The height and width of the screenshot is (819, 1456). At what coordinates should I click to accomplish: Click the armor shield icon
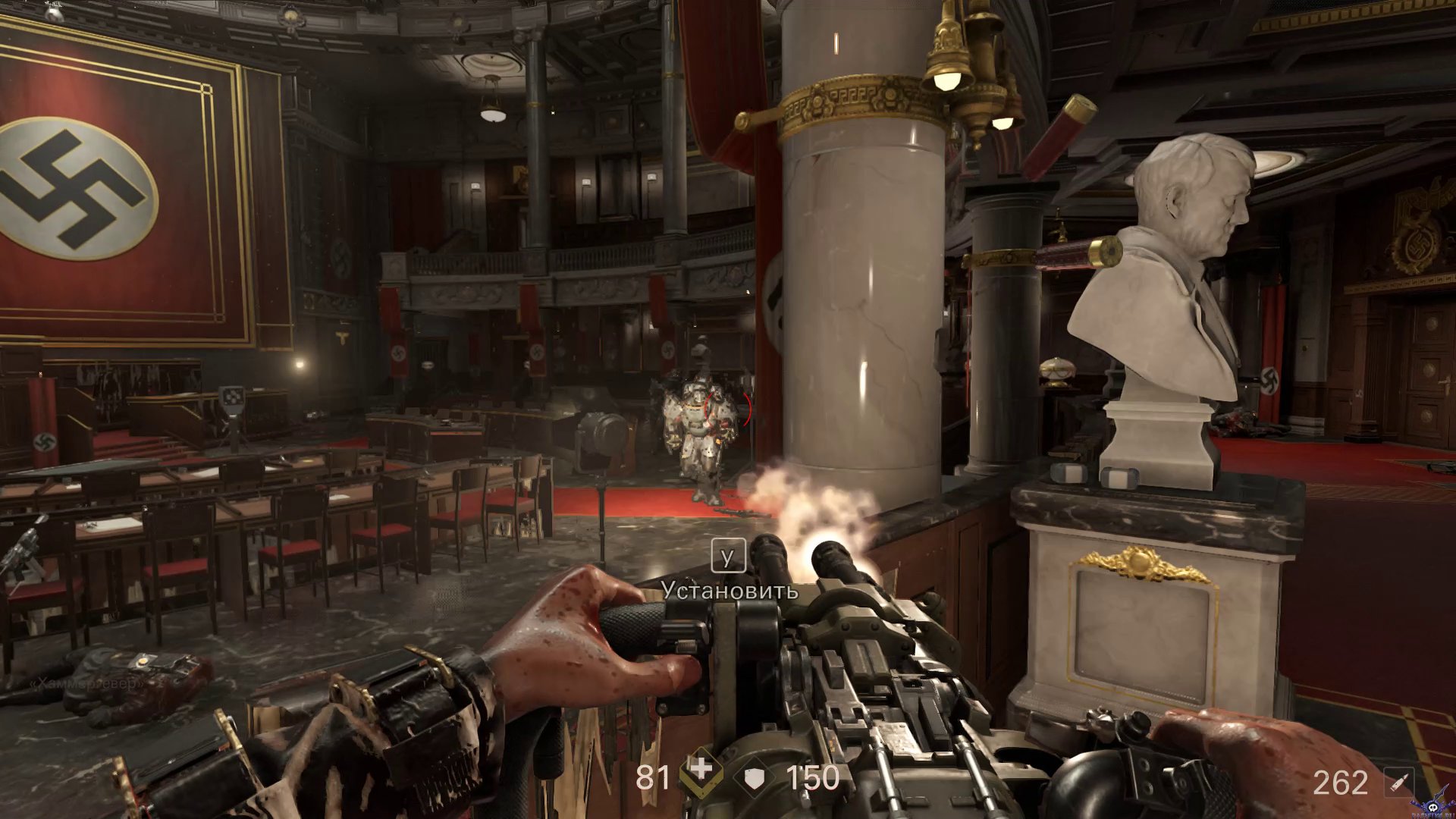click(x=755, y=777)
